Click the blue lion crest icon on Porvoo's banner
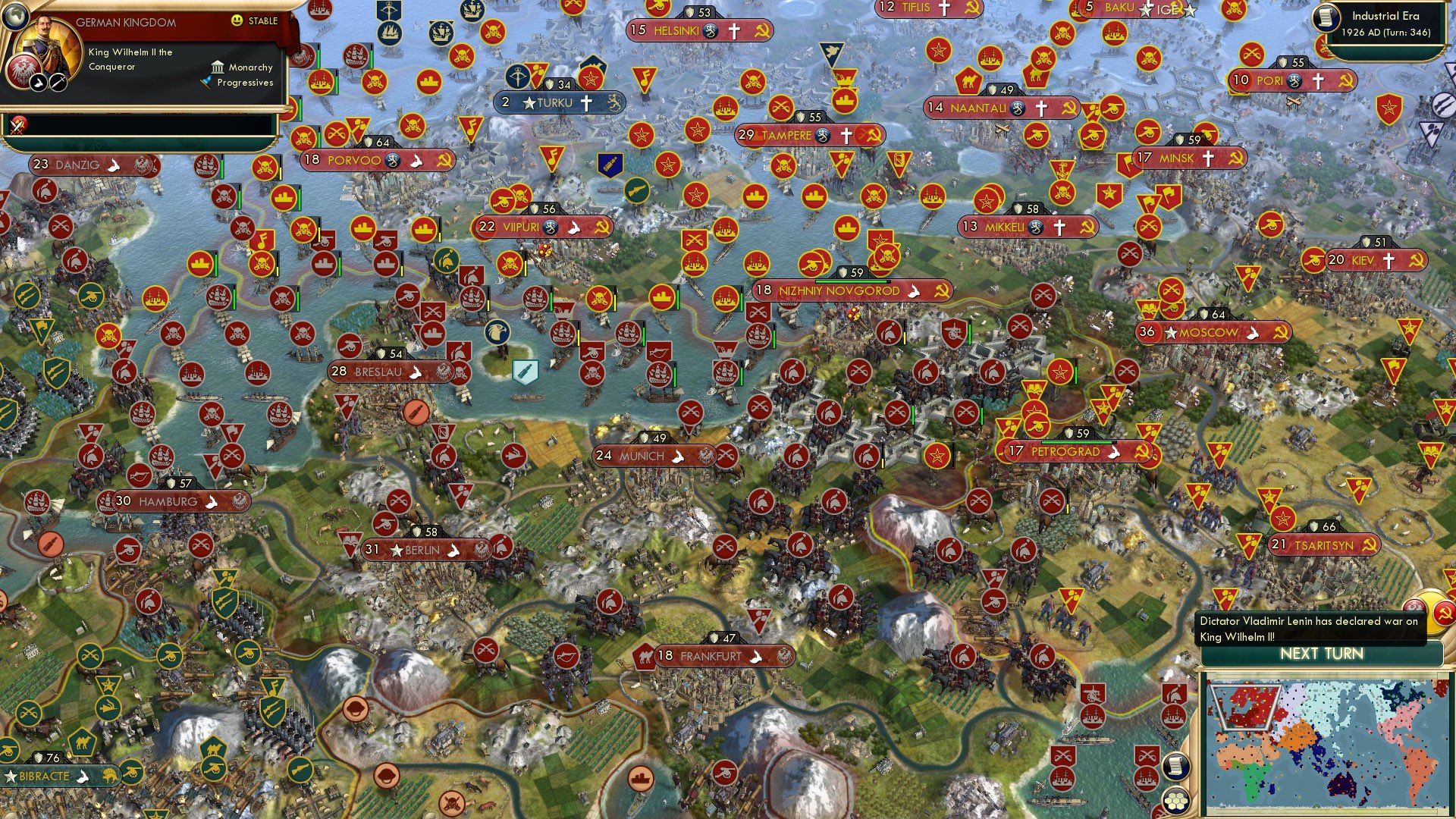 tap(394, 160)
